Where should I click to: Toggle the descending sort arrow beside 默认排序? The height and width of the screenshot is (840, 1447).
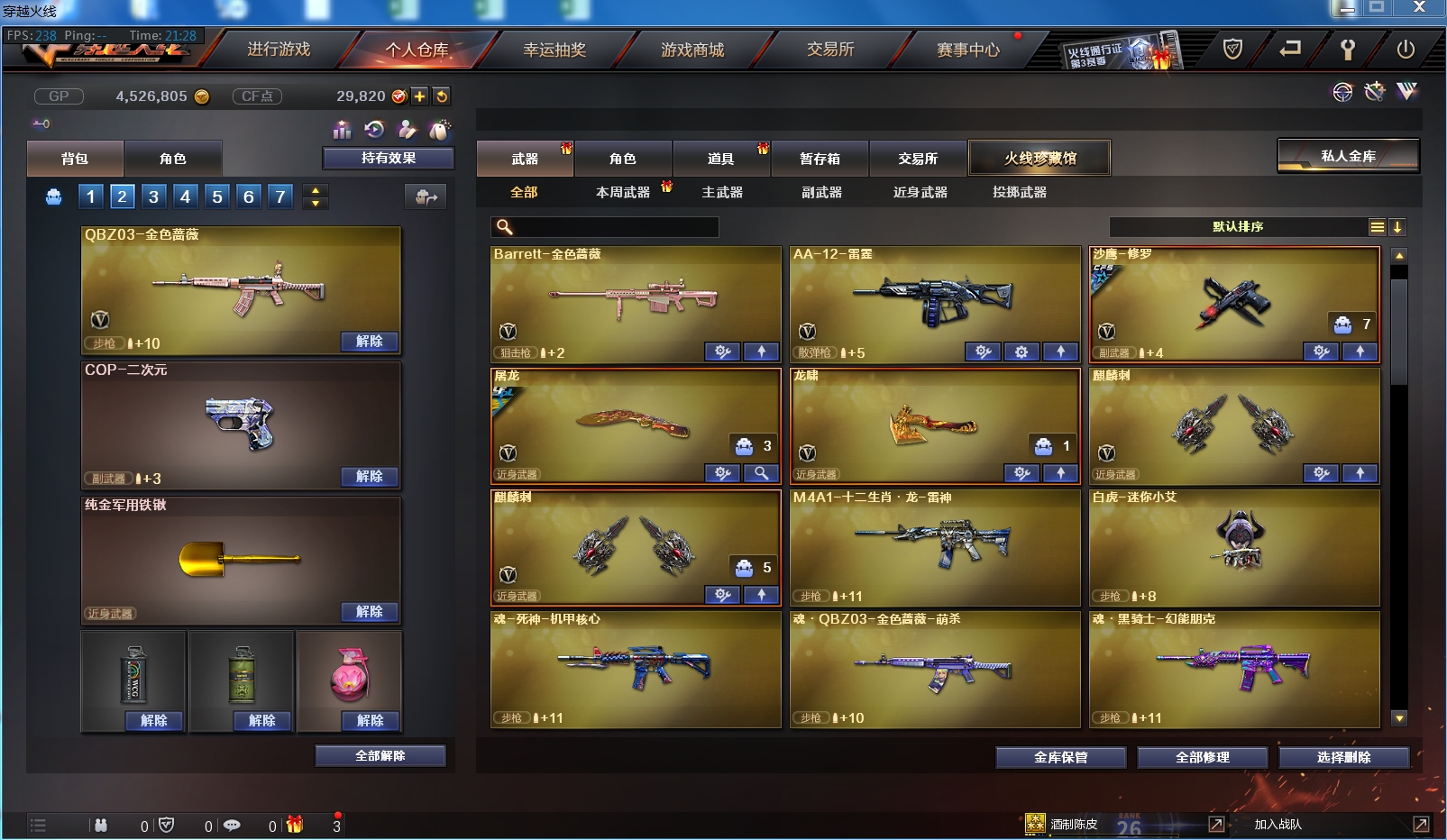pos(1397,227)
